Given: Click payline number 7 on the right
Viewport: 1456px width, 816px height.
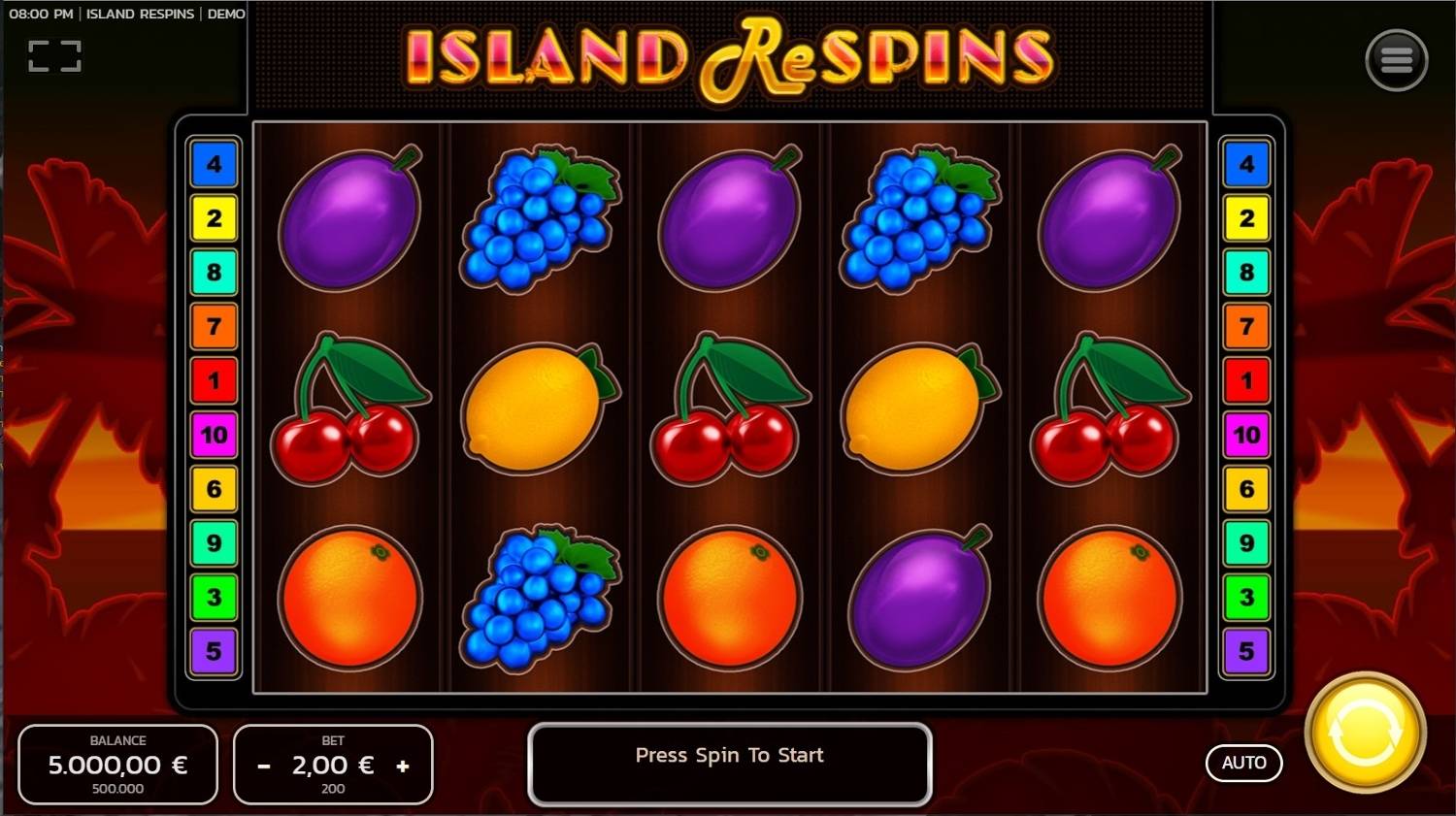Looking at the screenshot, I should point(1246,328).
